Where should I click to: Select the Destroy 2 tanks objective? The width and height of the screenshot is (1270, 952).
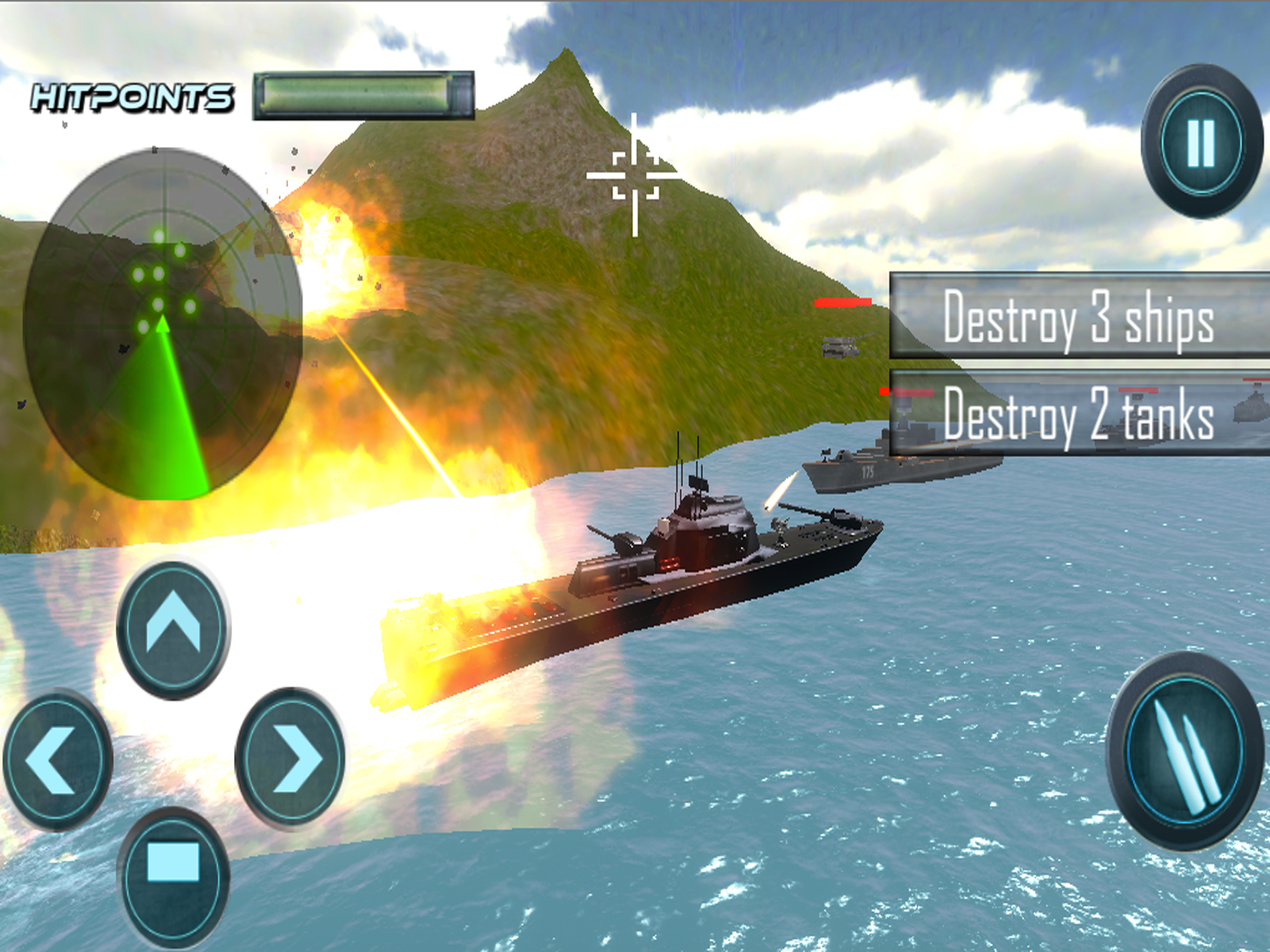point(1078,413)
